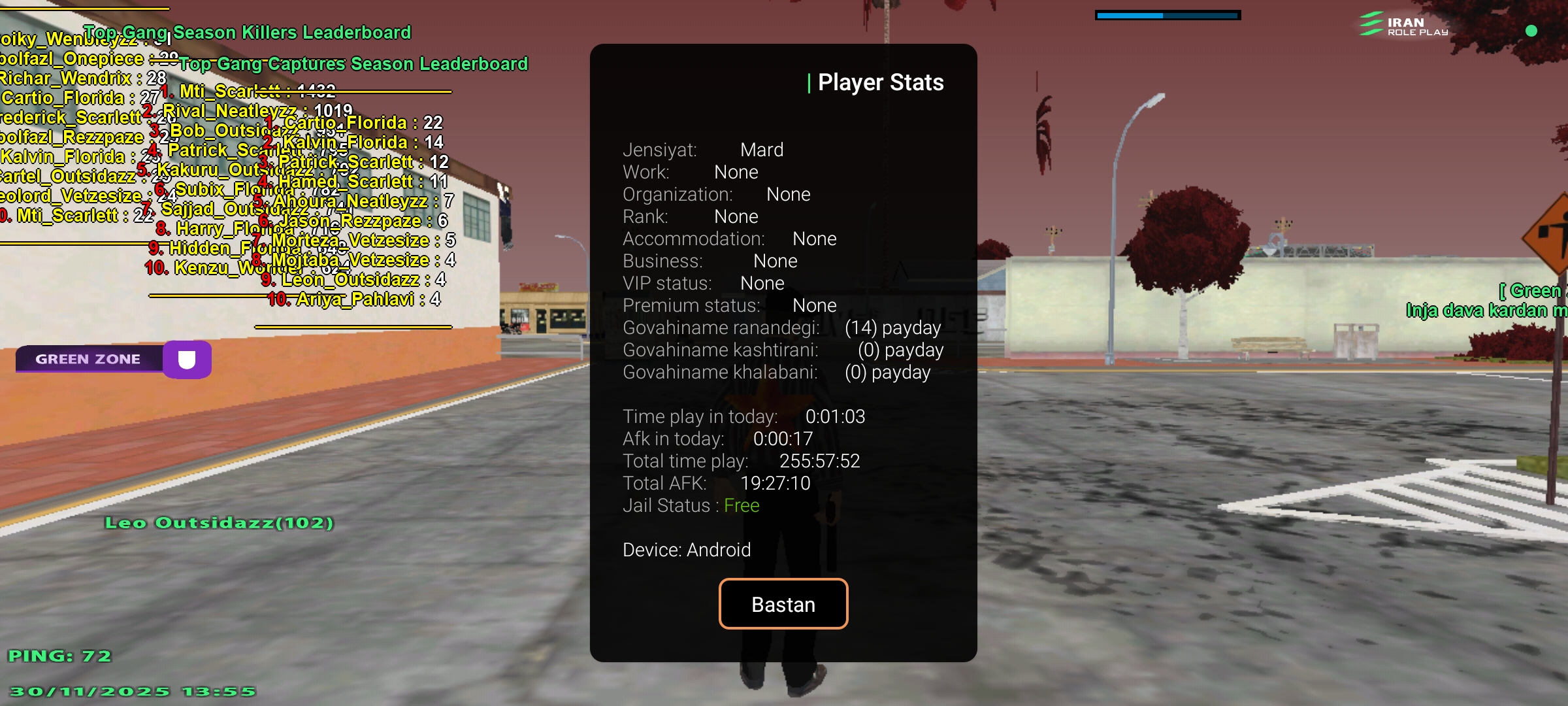Click the green bar in Player Stats header

click(x=810, y=83)
